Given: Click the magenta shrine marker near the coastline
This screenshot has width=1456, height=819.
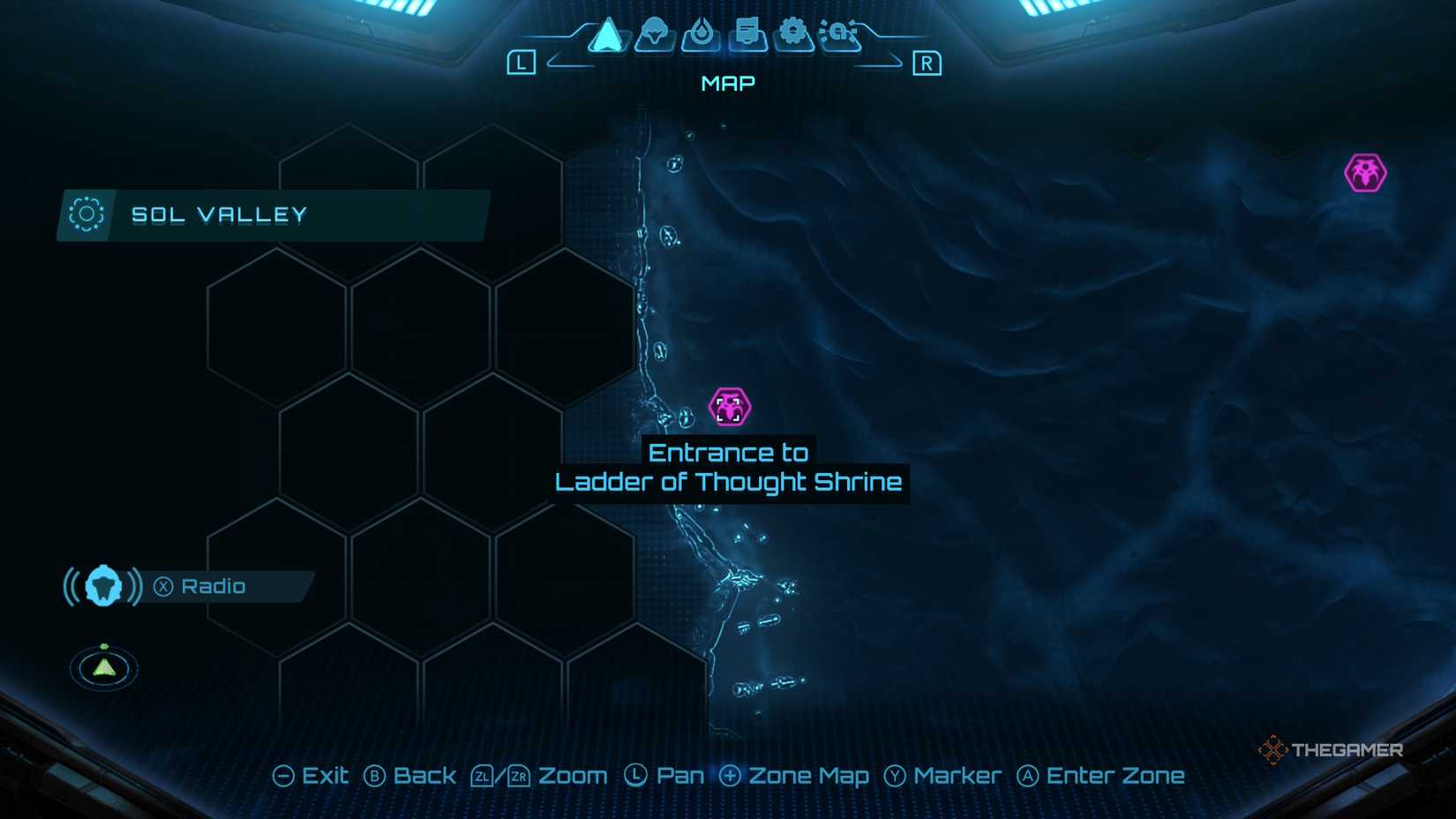Looking at the screenshot, I should pyautogui.click(x=729, y=408).
